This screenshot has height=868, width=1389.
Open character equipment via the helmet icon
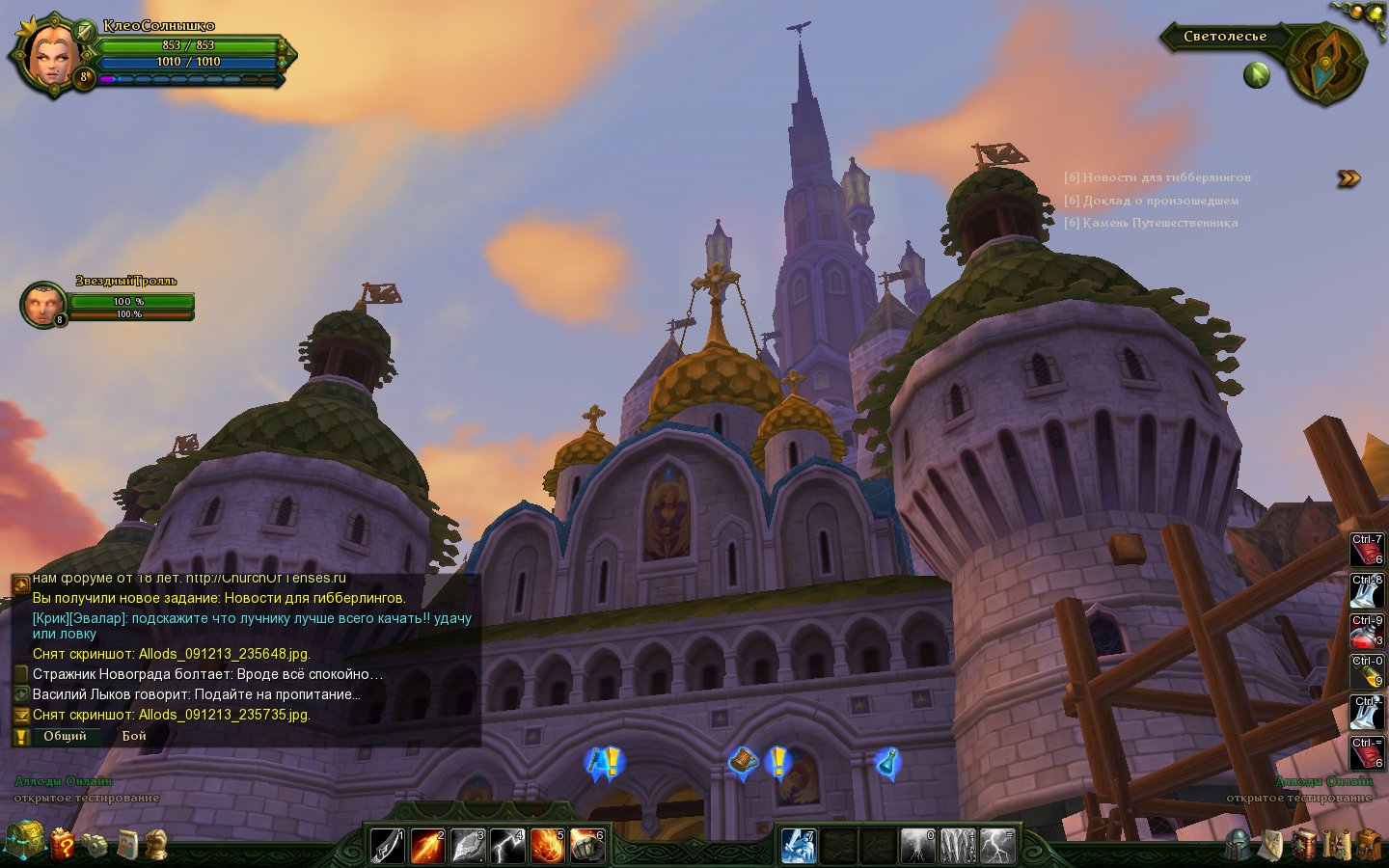pos(1239,845)
